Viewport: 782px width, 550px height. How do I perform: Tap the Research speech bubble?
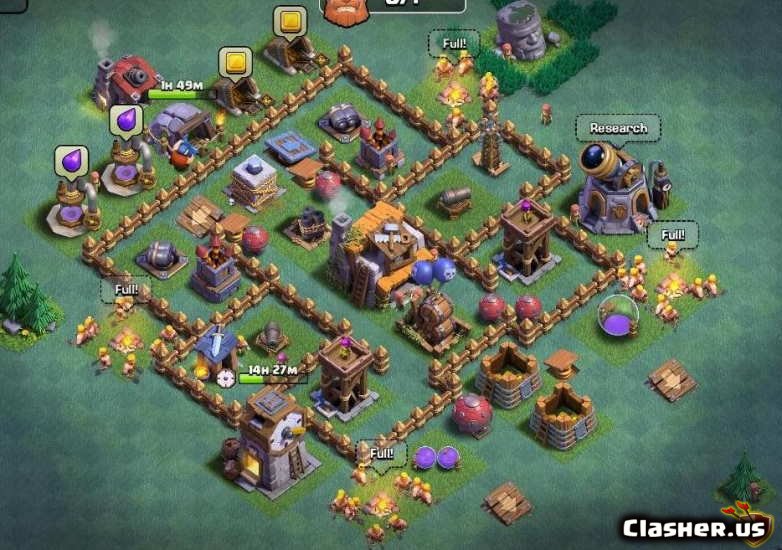coord(618,128)
